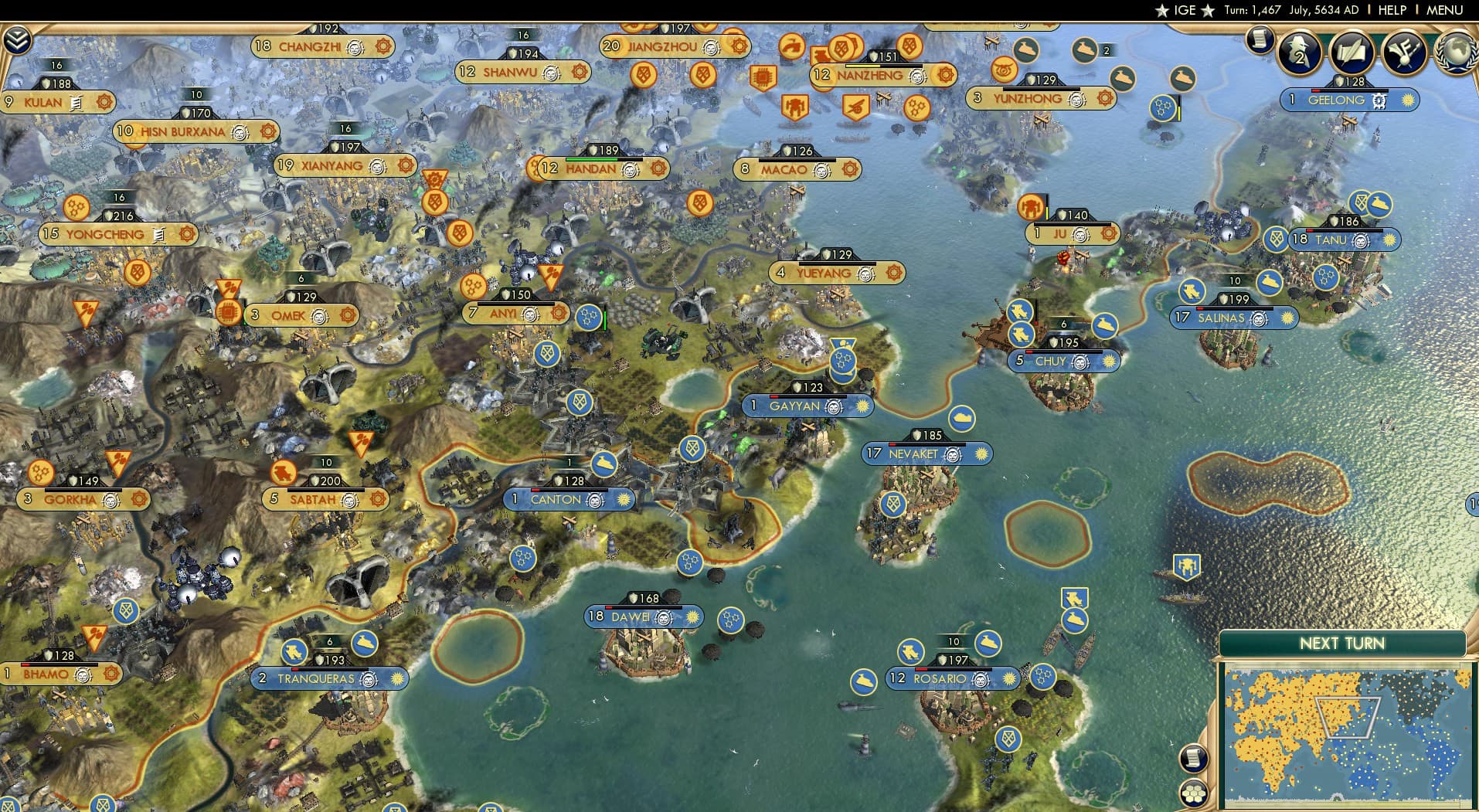This screenshot has width=1479, height=812.
Task: Open the notification log scroll icon top right
Action: pos(1260,39)
